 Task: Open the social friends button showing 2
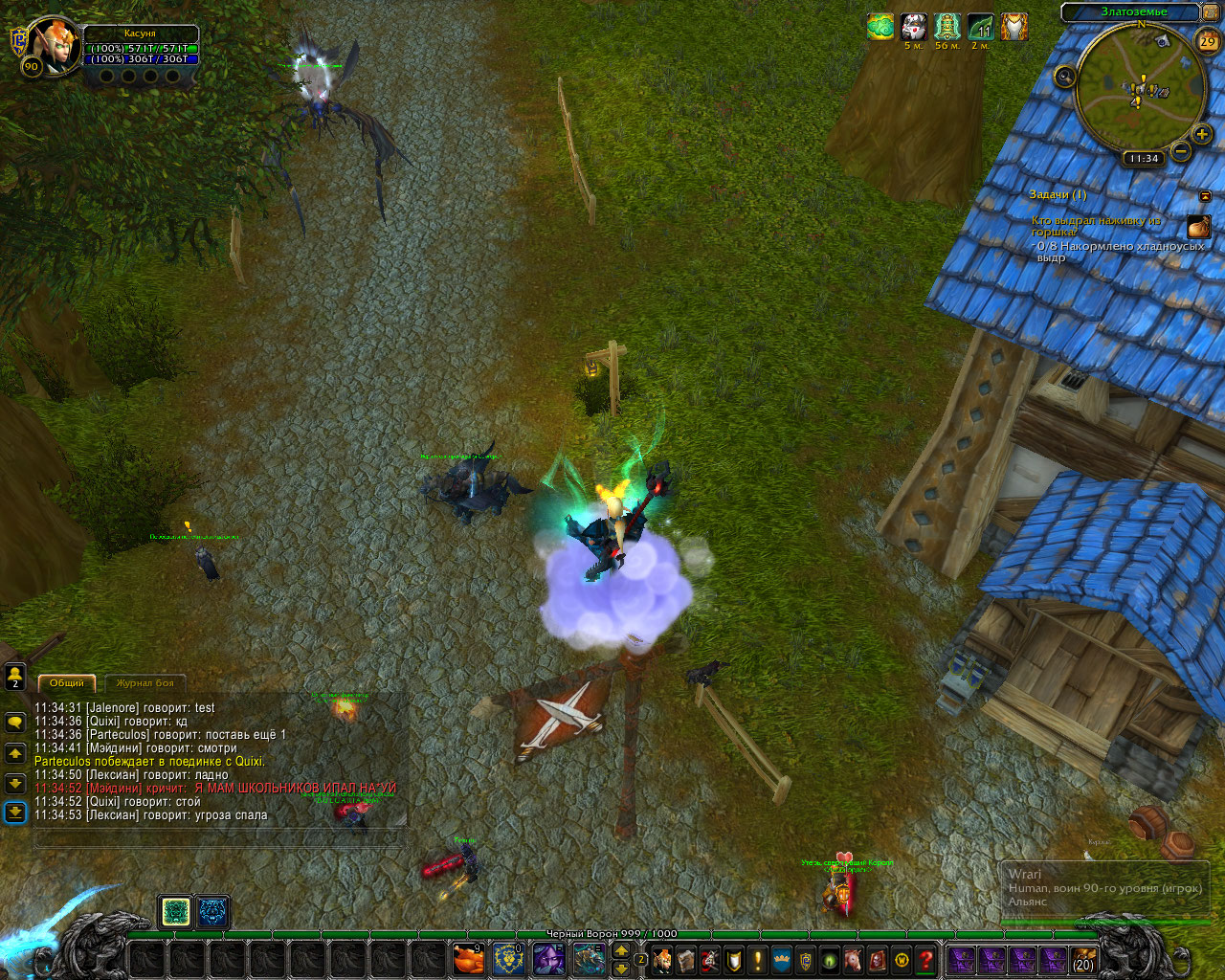click(x=15, y=678)
